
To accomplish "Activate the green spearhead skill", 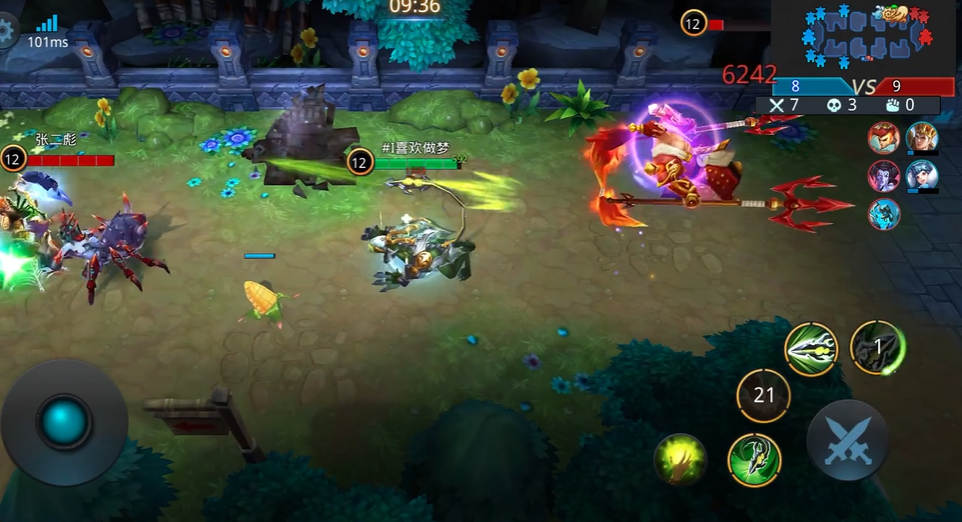I will pyautogui.click(x=811, y=349).
